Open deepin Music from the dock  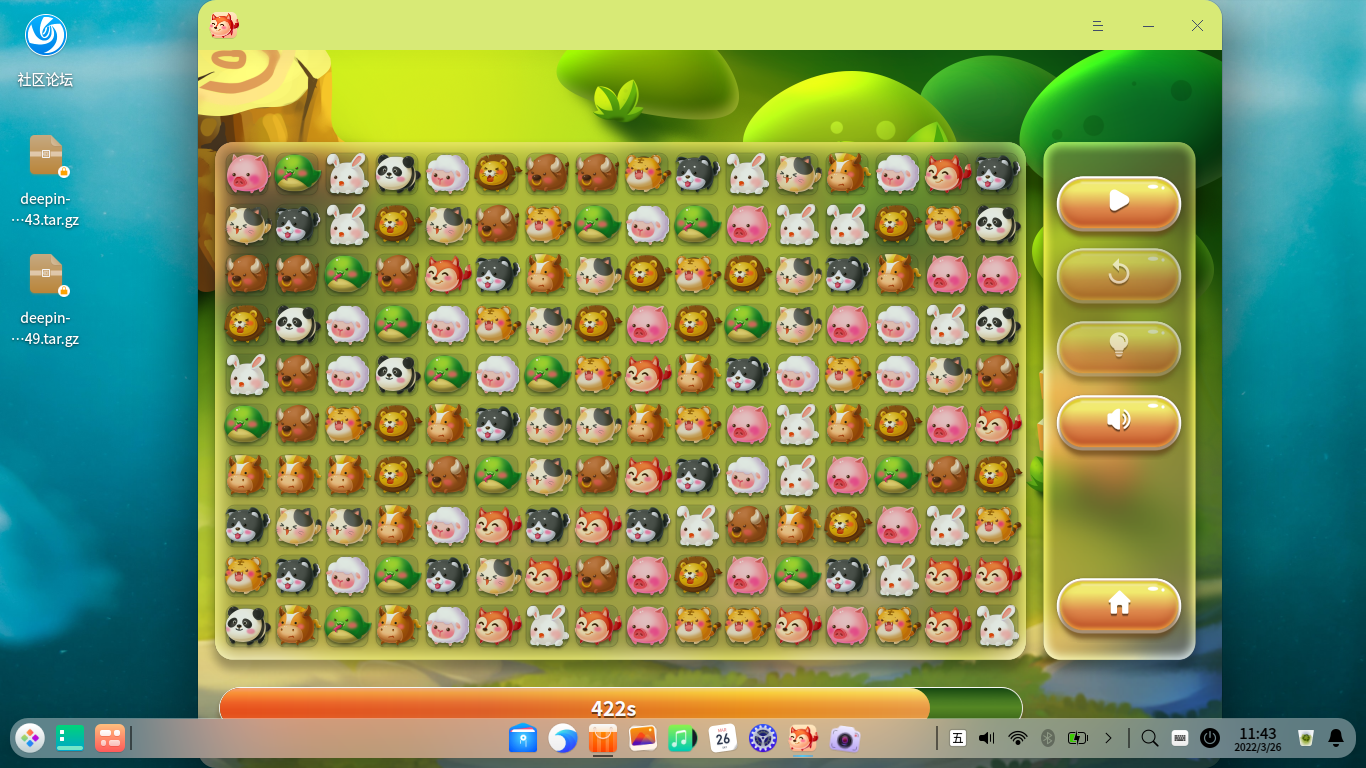[683, 739]
